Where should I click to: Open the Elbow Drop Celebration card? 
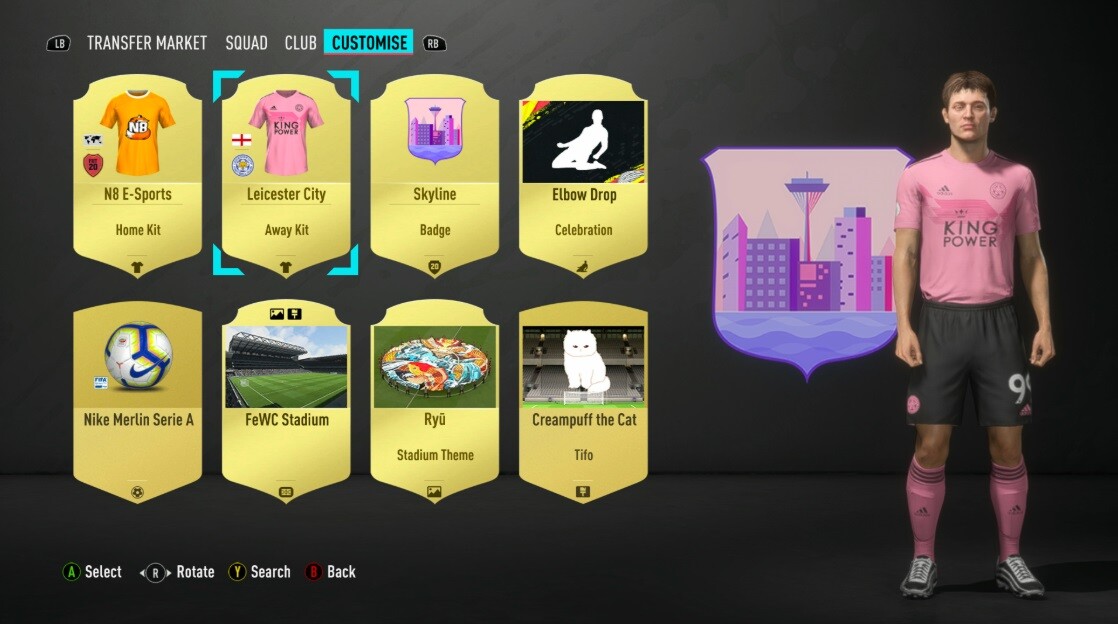click(583, 175)
